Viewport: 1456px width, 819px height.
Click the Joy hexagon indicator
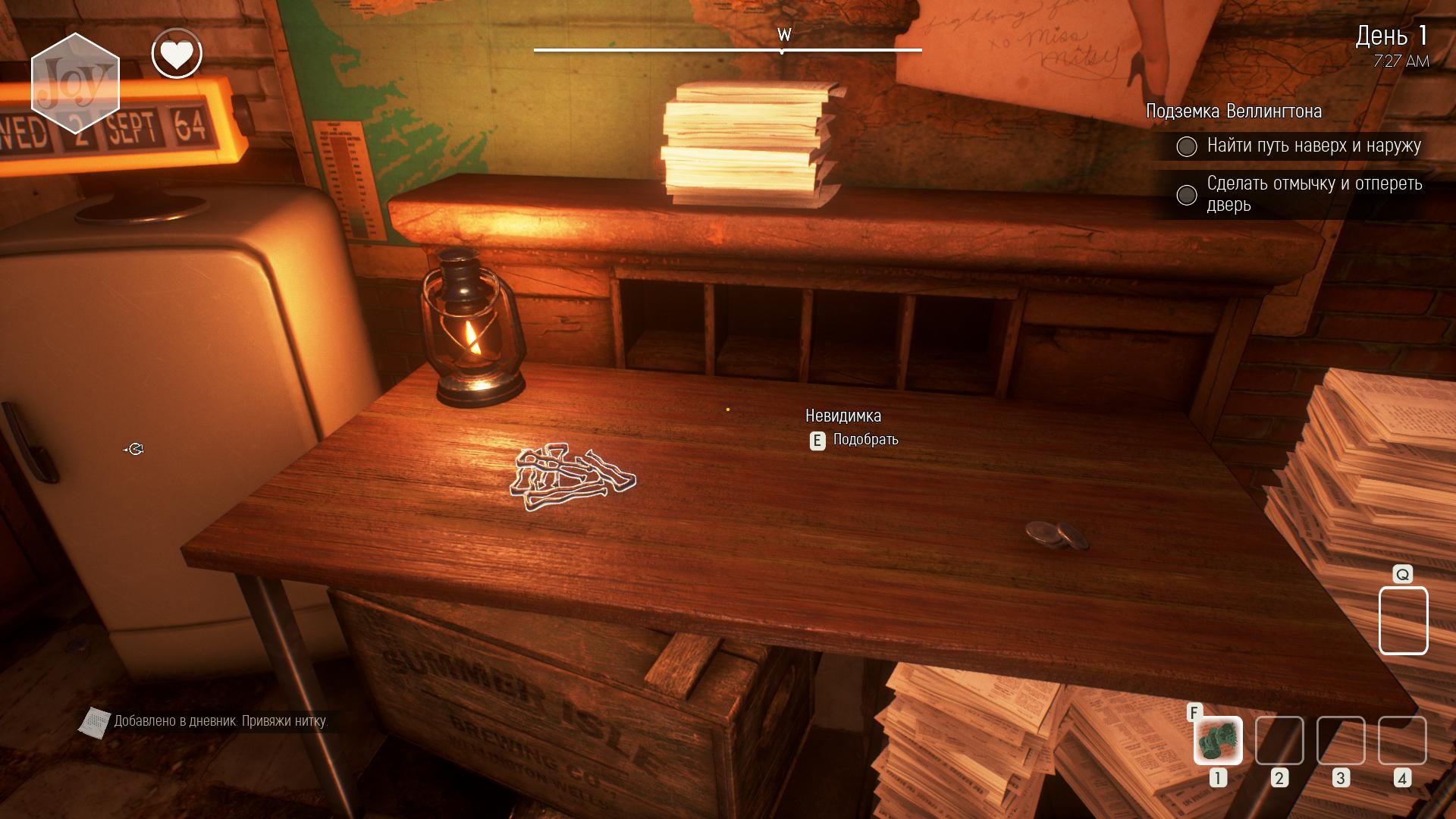[x=75, y=83]
